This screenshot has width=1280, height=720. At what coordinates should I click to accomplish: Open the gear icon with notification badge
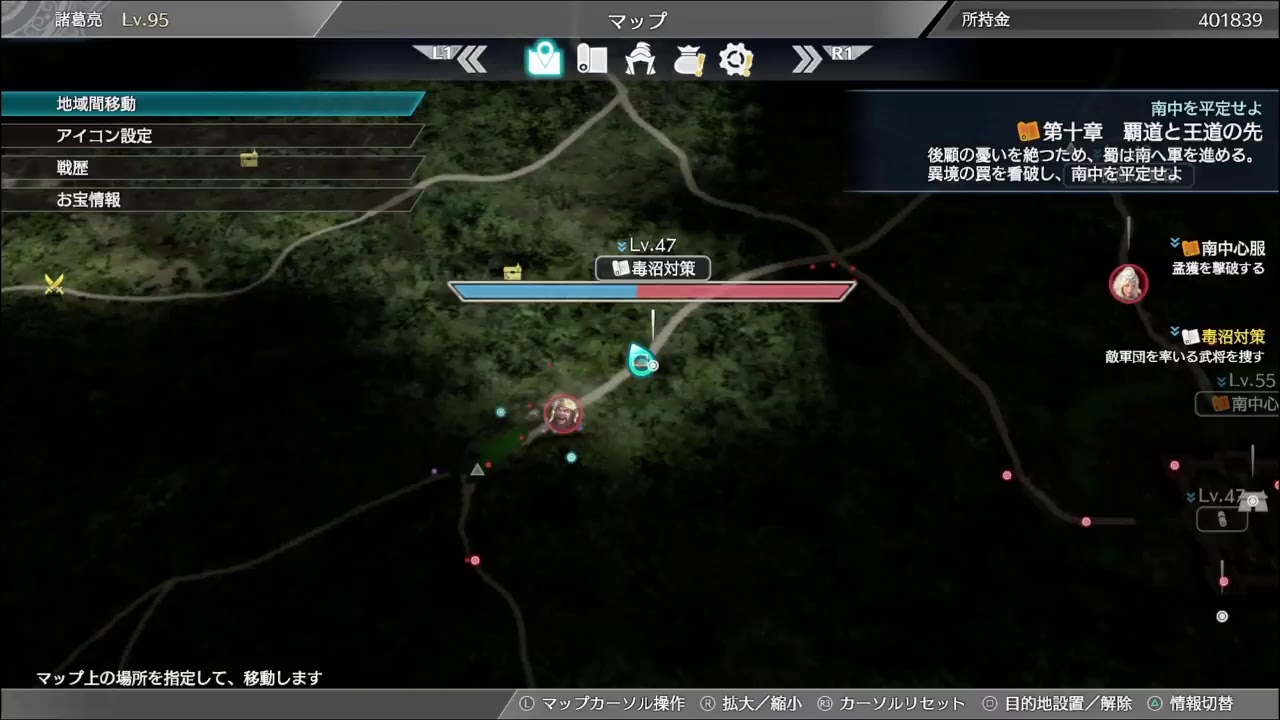tap(737, 59)
